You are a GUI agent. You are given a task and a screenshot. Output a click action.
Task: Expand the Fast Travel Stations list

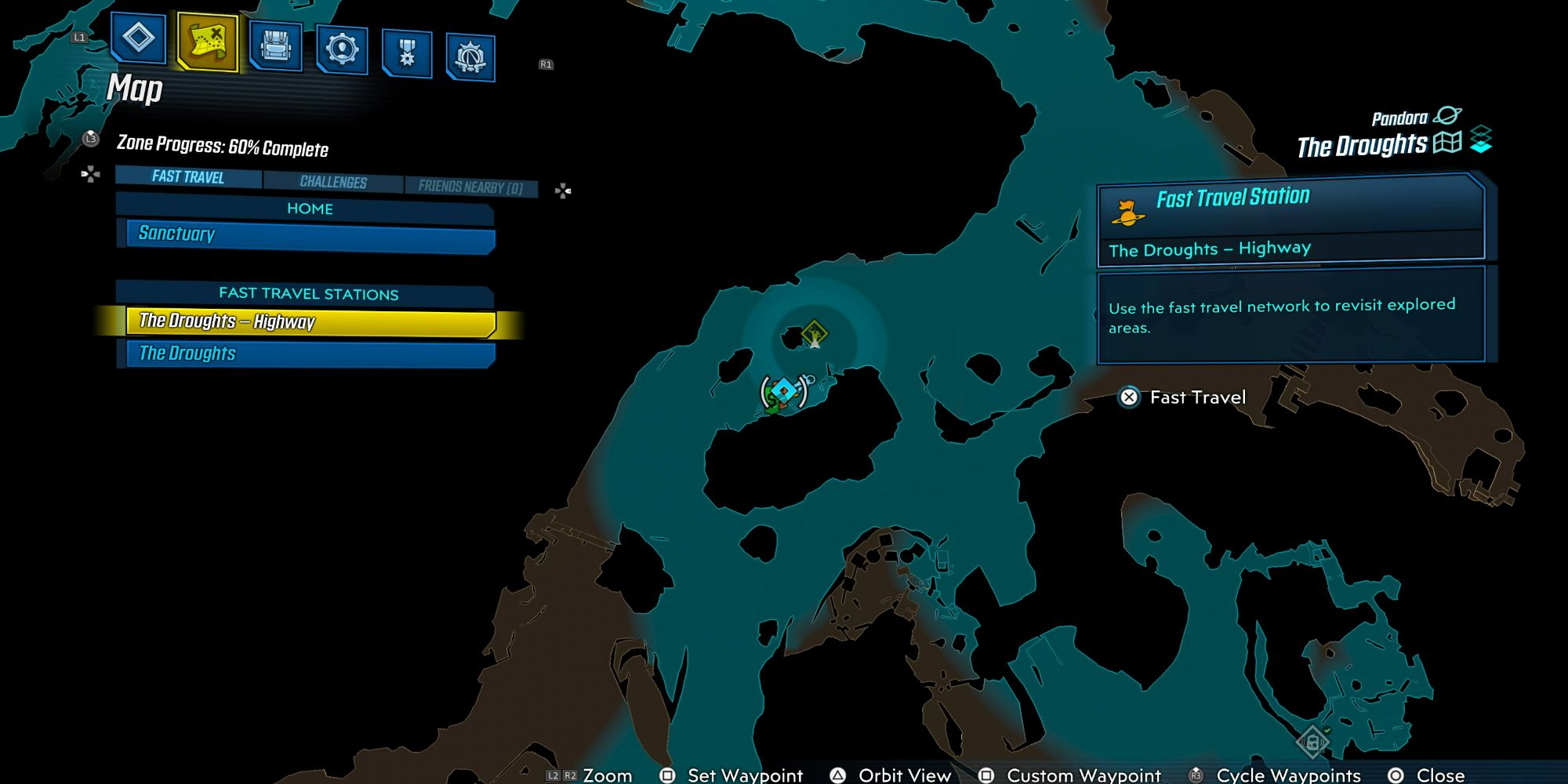(x=307, y=294)
